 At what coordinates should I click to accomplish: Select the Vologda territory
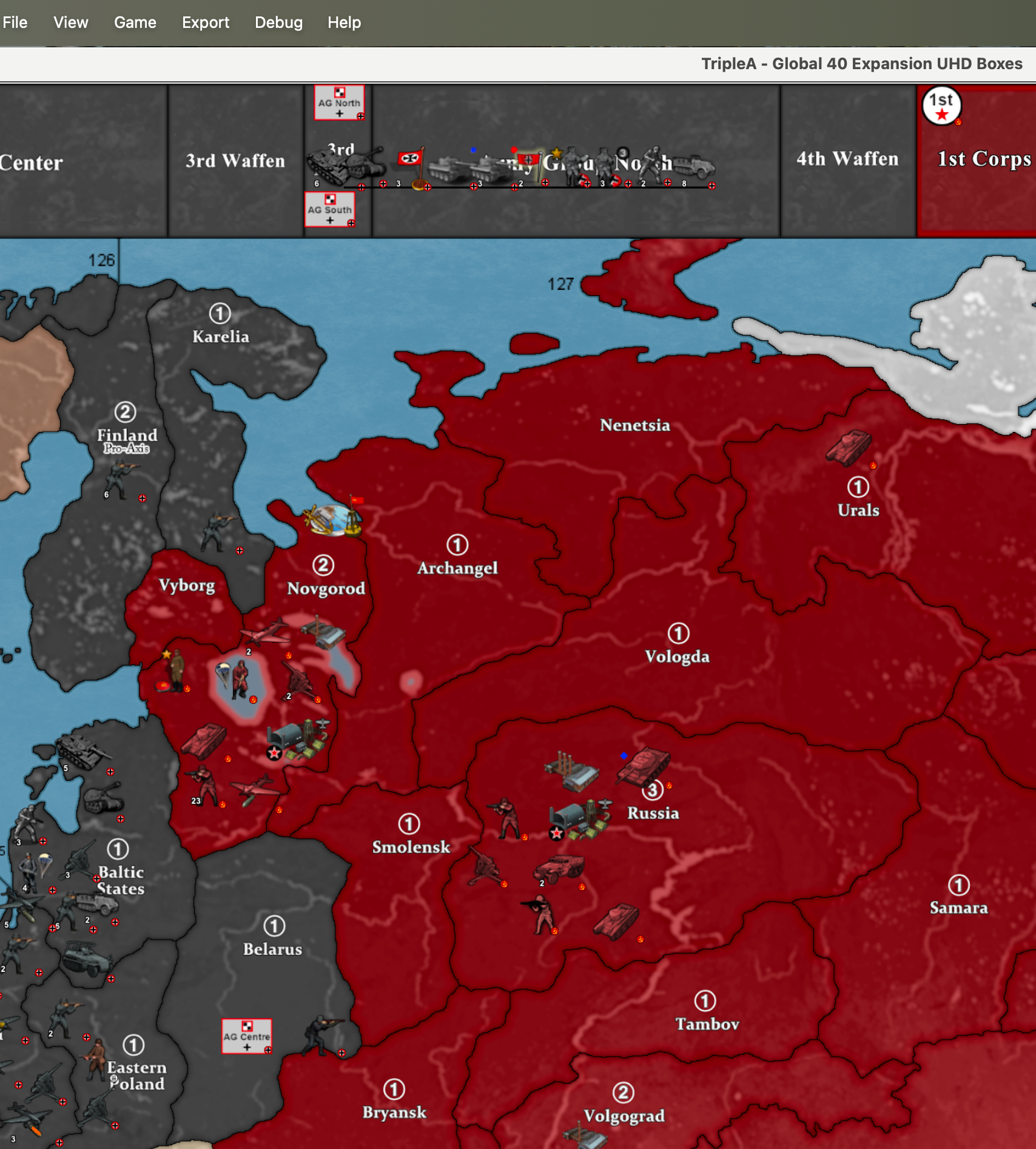pos(677,656)
